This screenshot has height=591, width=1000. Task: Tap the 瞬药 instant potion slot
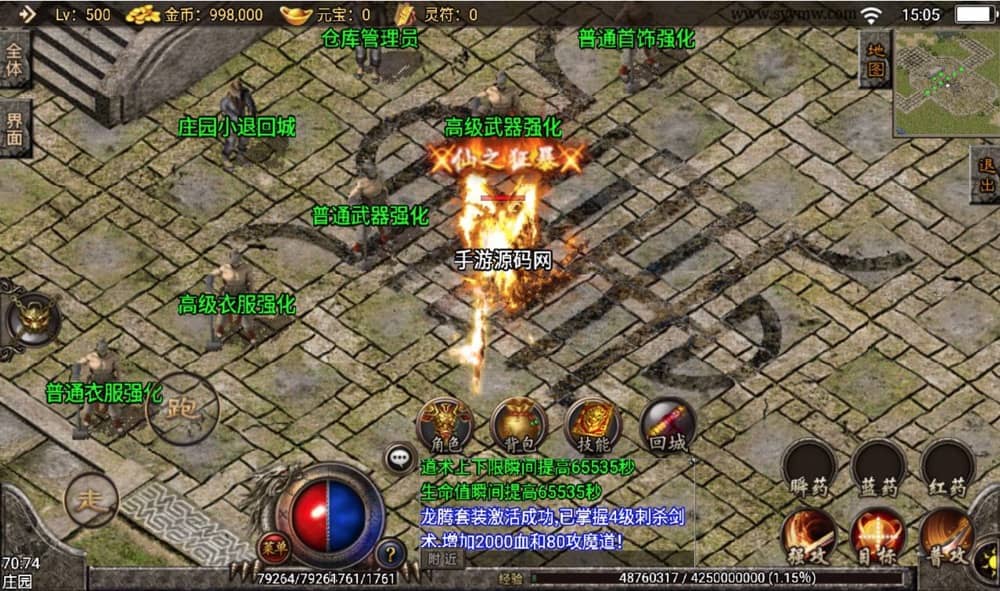click(x=809, y=468)
